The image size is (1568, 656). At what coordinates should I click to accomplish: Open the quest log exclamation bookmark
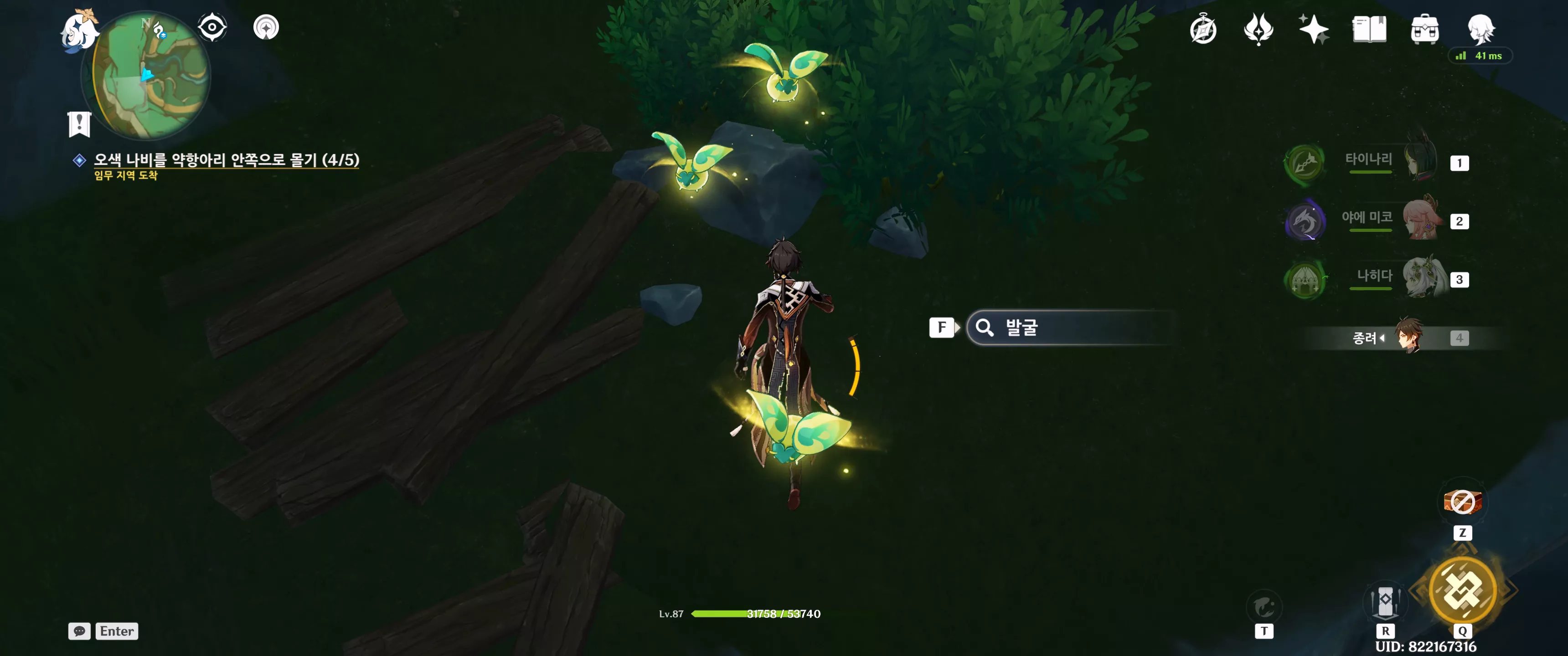[79, 124]
